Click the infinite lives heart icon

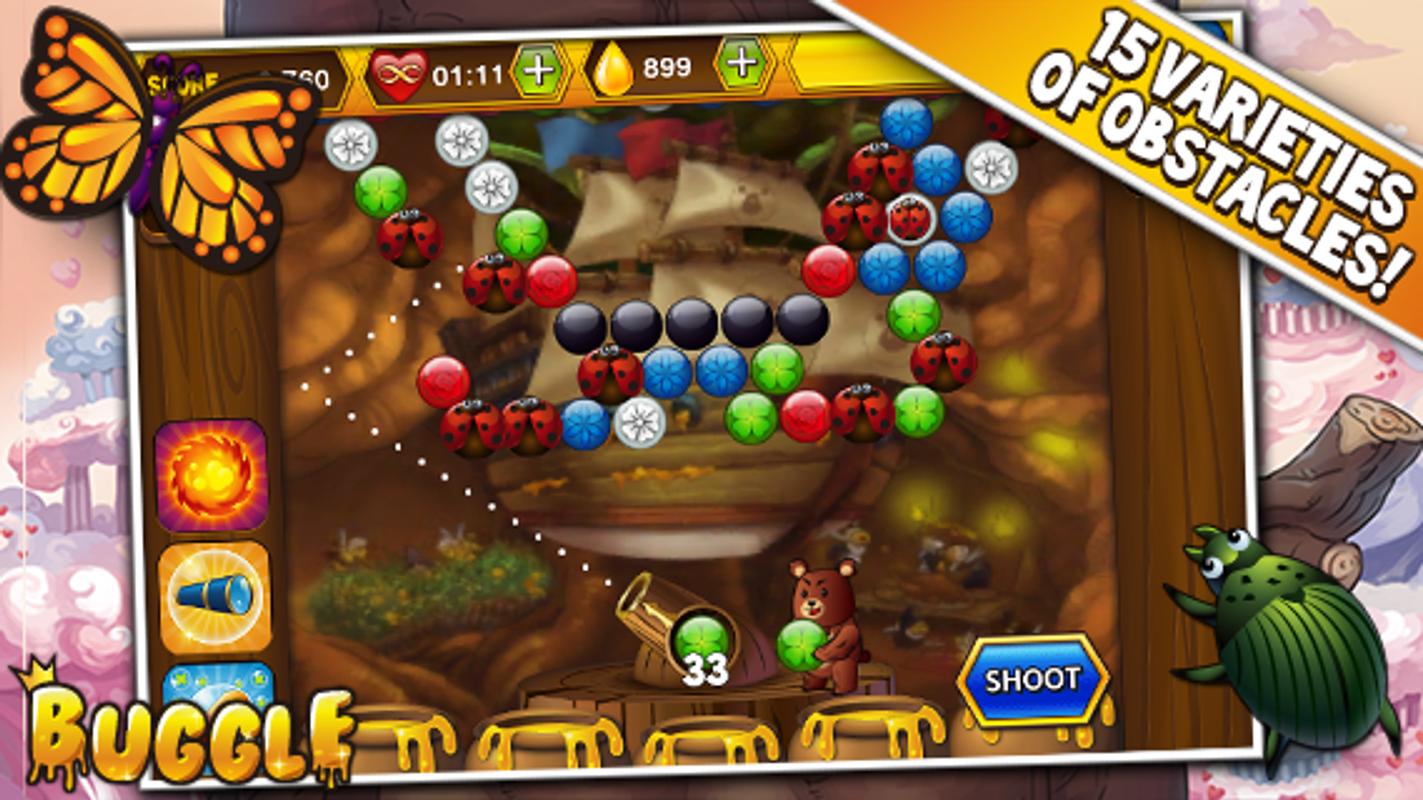[x=398, y=72]
